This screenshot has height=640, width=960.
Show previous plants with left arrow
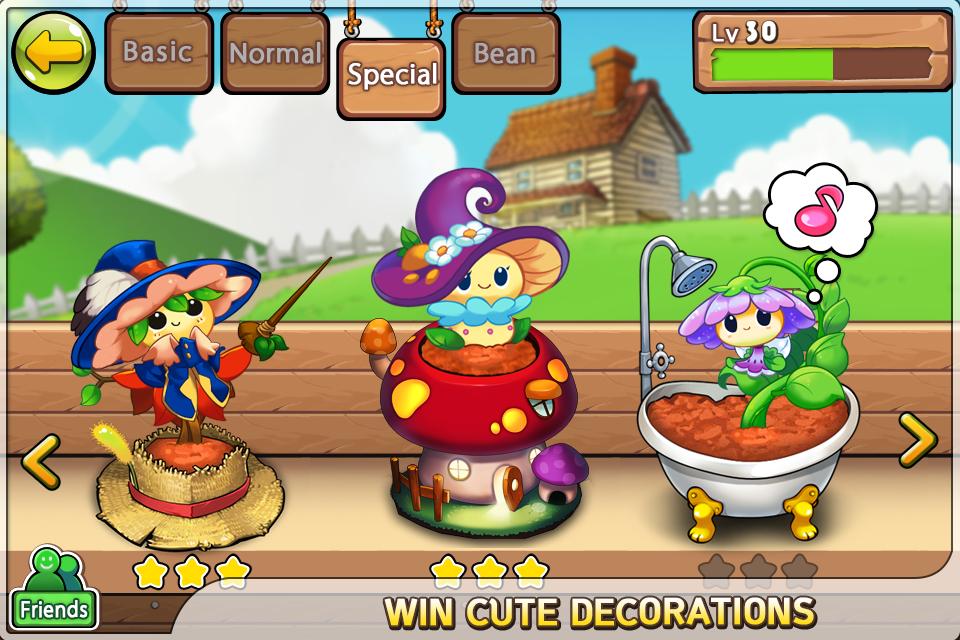click(x=40, y=461)
